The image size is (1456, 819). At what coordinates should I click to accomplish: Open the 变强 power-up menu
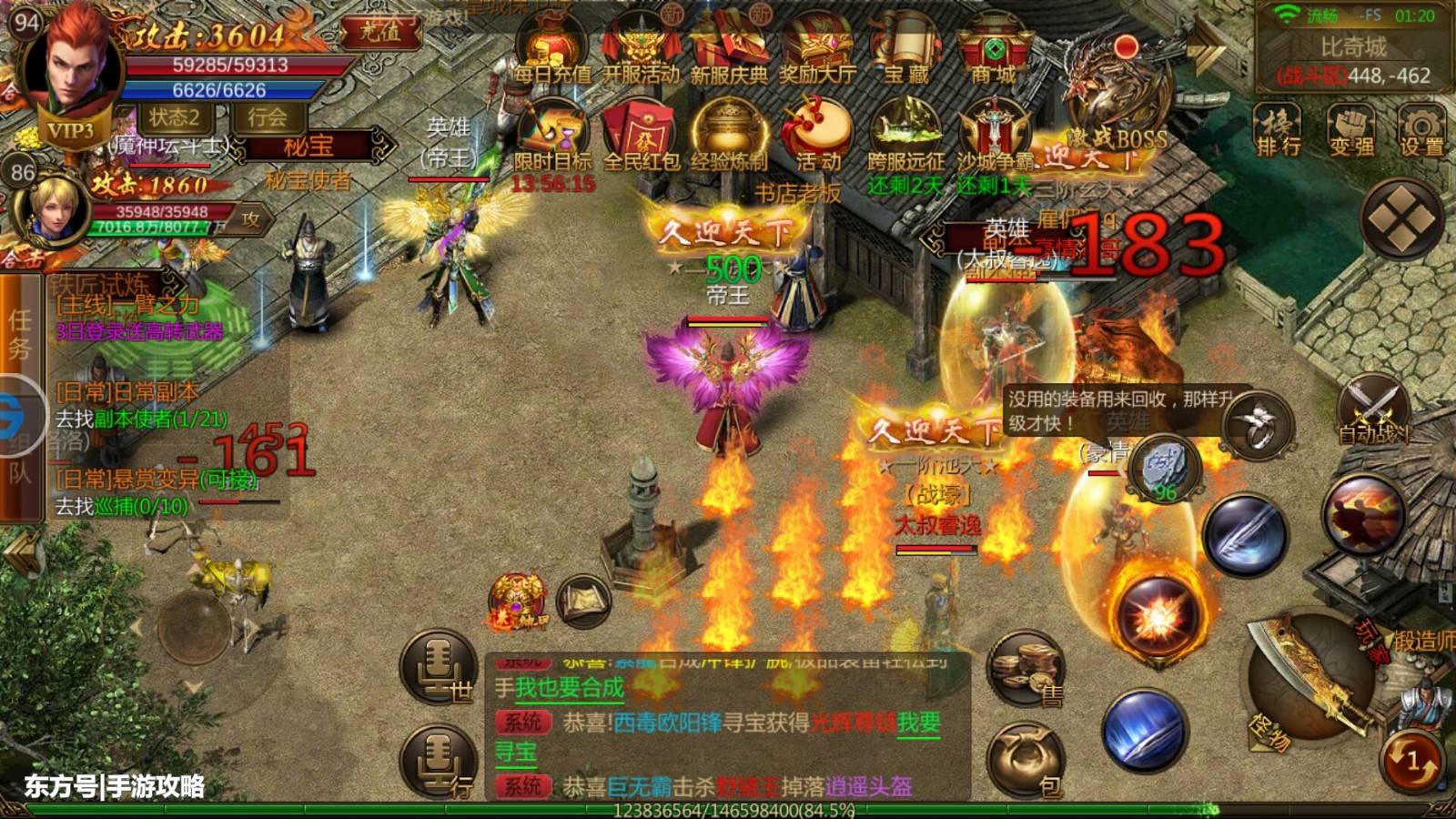tap(1350, 130)
